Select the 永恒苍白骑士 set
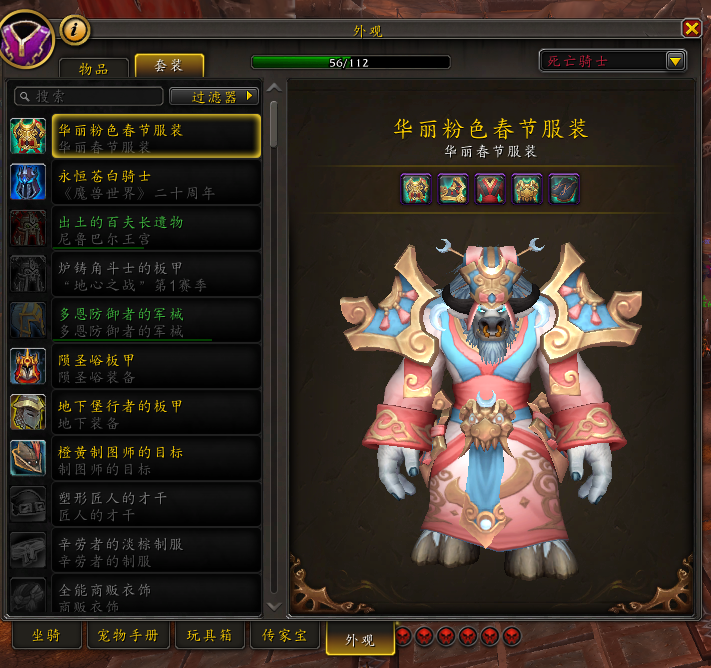 click(135, 183)
